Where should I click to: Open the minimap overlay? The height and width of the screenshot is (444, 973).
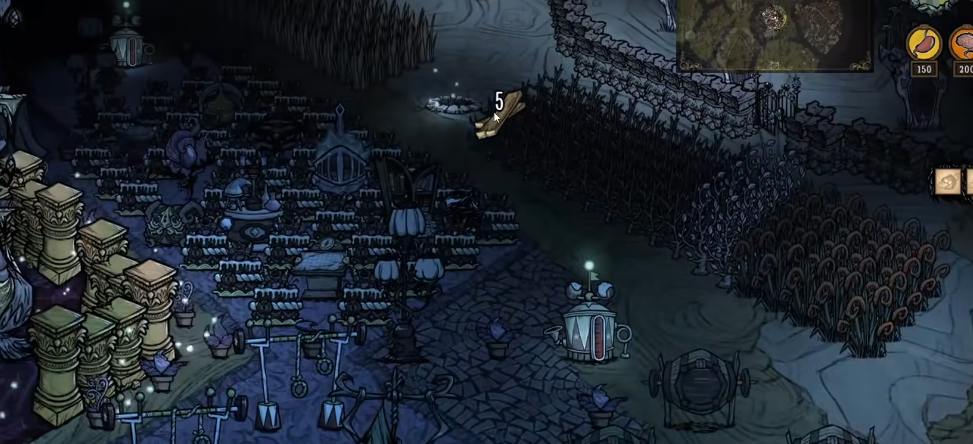(775, 33)
